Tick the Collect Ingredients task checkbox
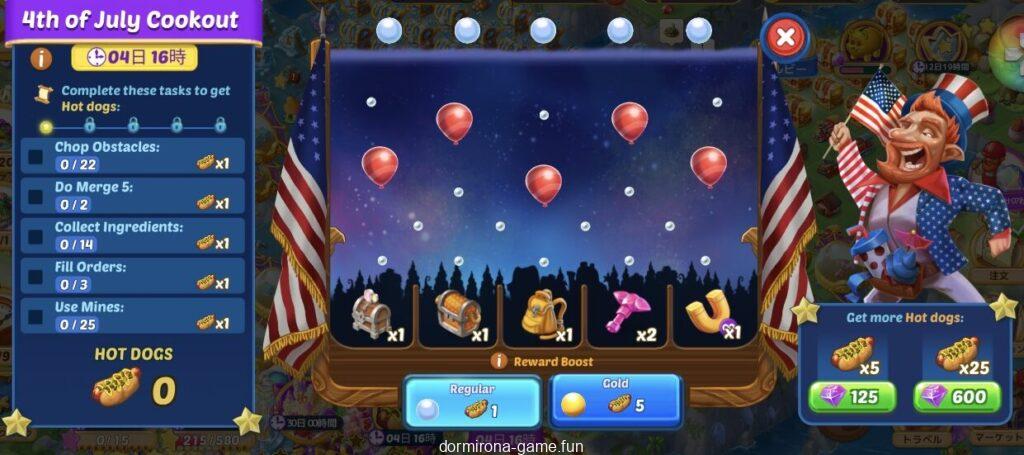Screen dimensions: 1024x455 coord(36,236)
